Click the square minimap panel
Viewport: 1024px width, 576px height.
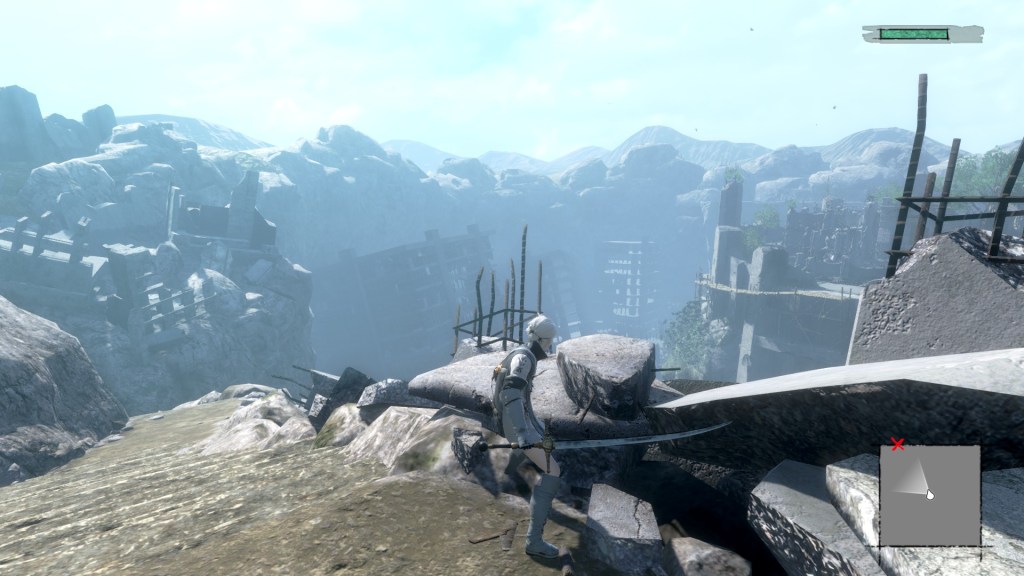point(930,495)
